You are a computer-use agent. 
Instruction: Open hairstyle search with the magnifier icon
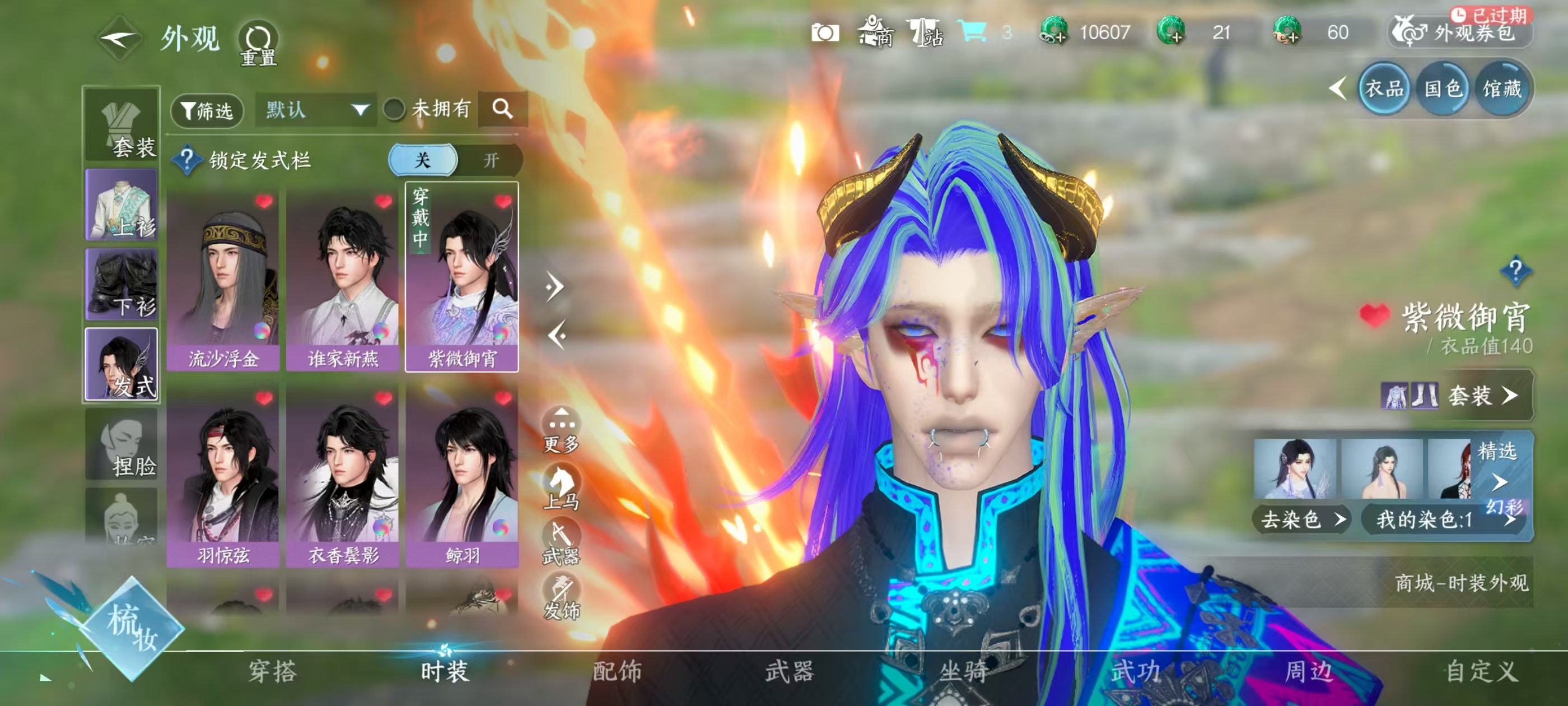click(502, 109)
